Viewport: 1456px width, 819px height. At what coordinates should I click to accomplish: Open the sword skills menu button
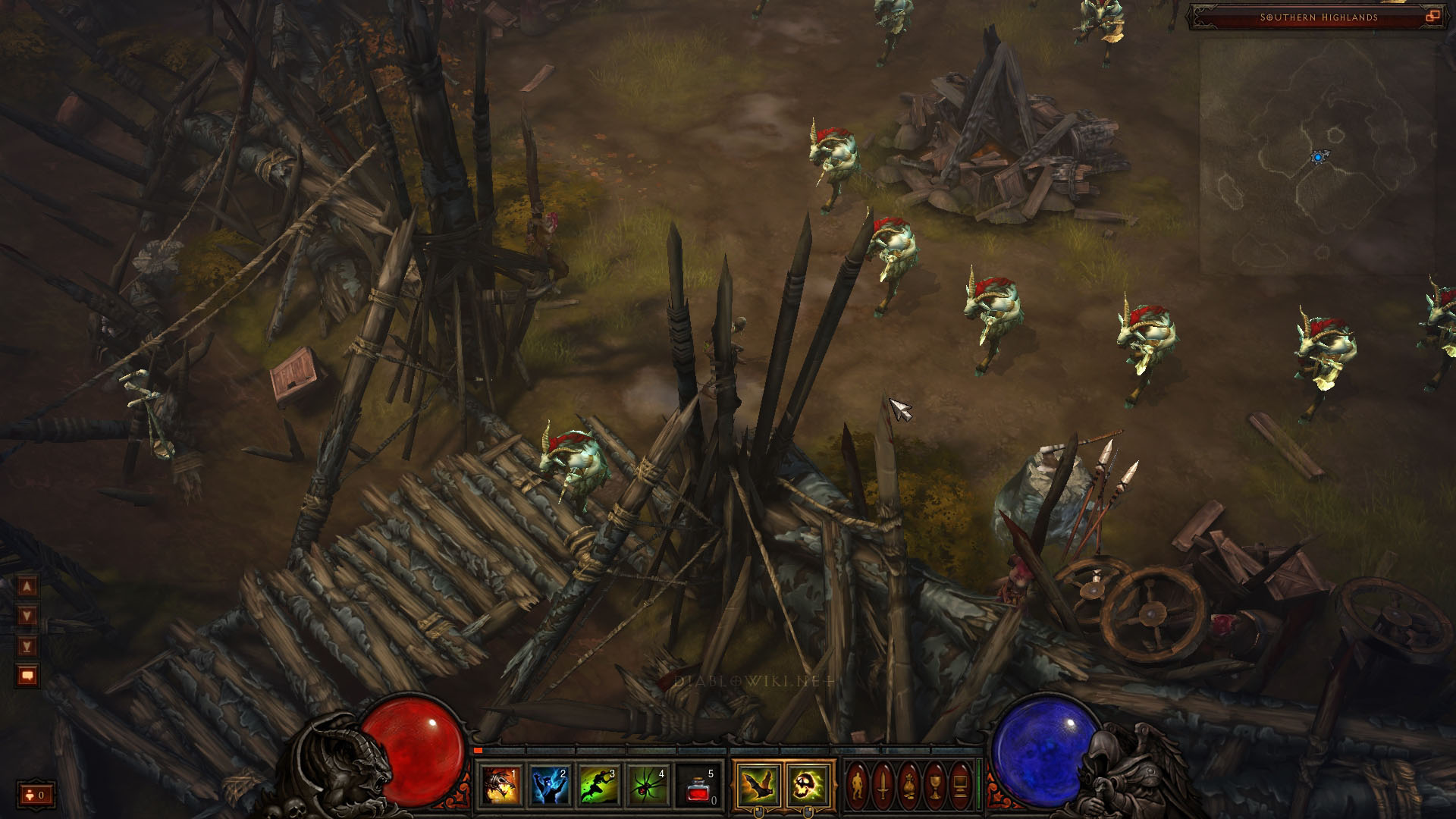tap(883, 785)
